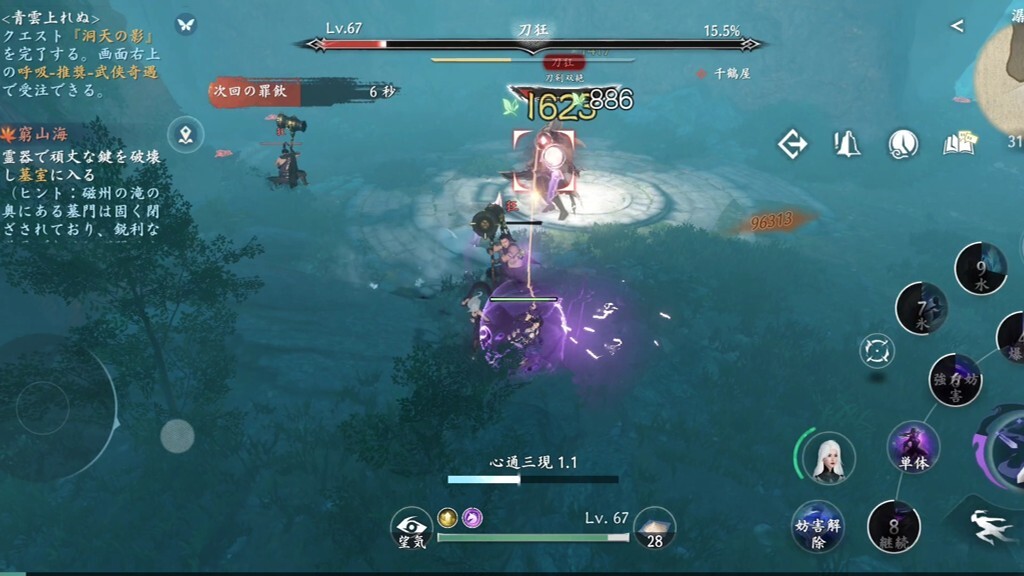Viewport: 1024px width, 576px height.
Task: Open the bell notification icon
Action: pyautogui.click(x=848, y=144)
